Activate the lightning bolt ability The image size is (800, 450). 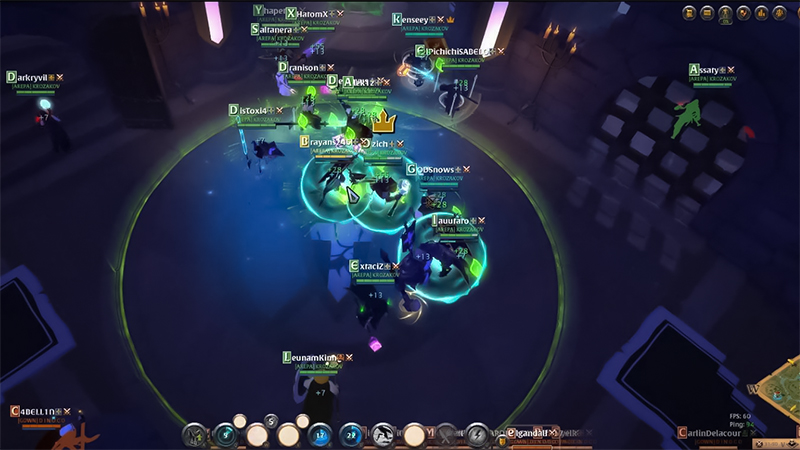477,435
